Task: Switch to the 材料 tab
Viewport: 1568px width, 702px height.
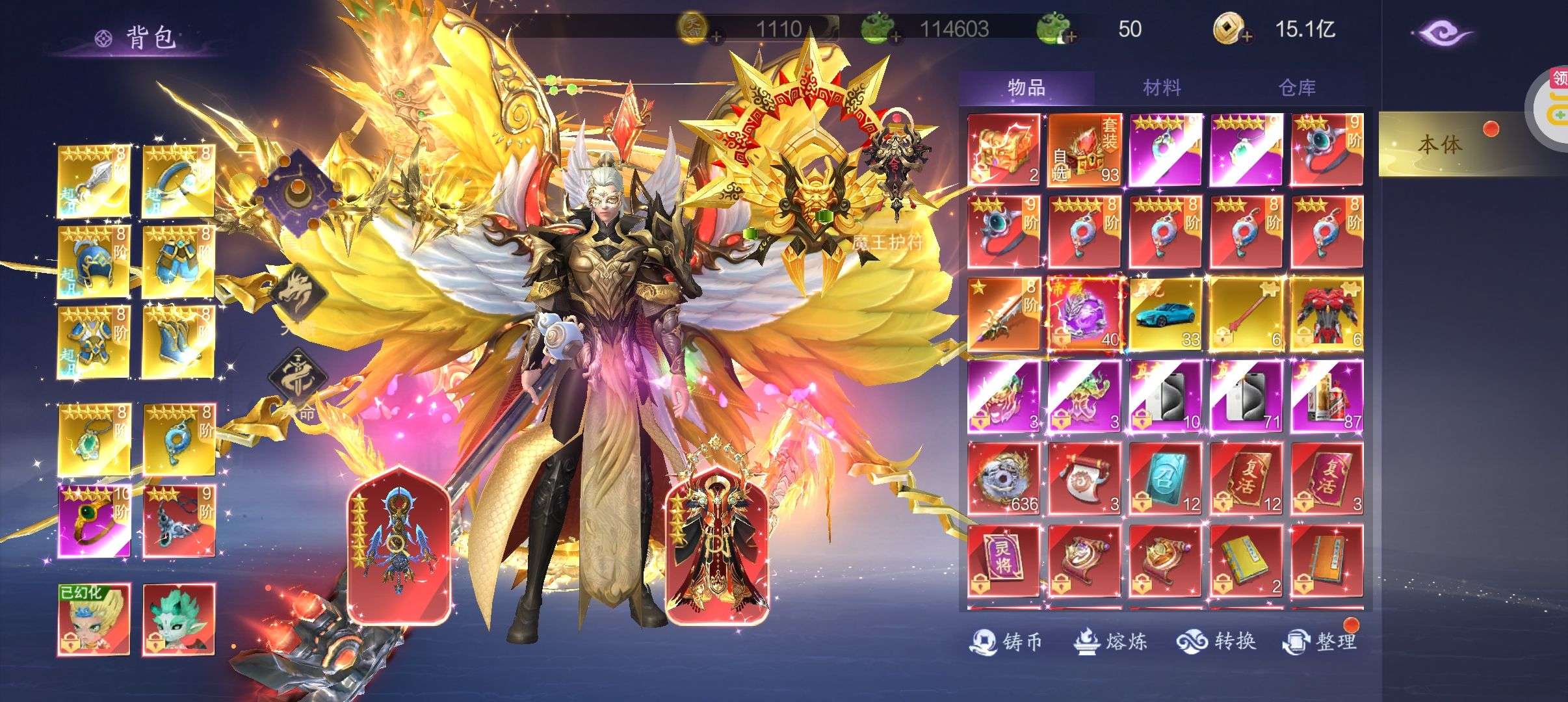Action: pyautogui.click(x=1162, y=88)
